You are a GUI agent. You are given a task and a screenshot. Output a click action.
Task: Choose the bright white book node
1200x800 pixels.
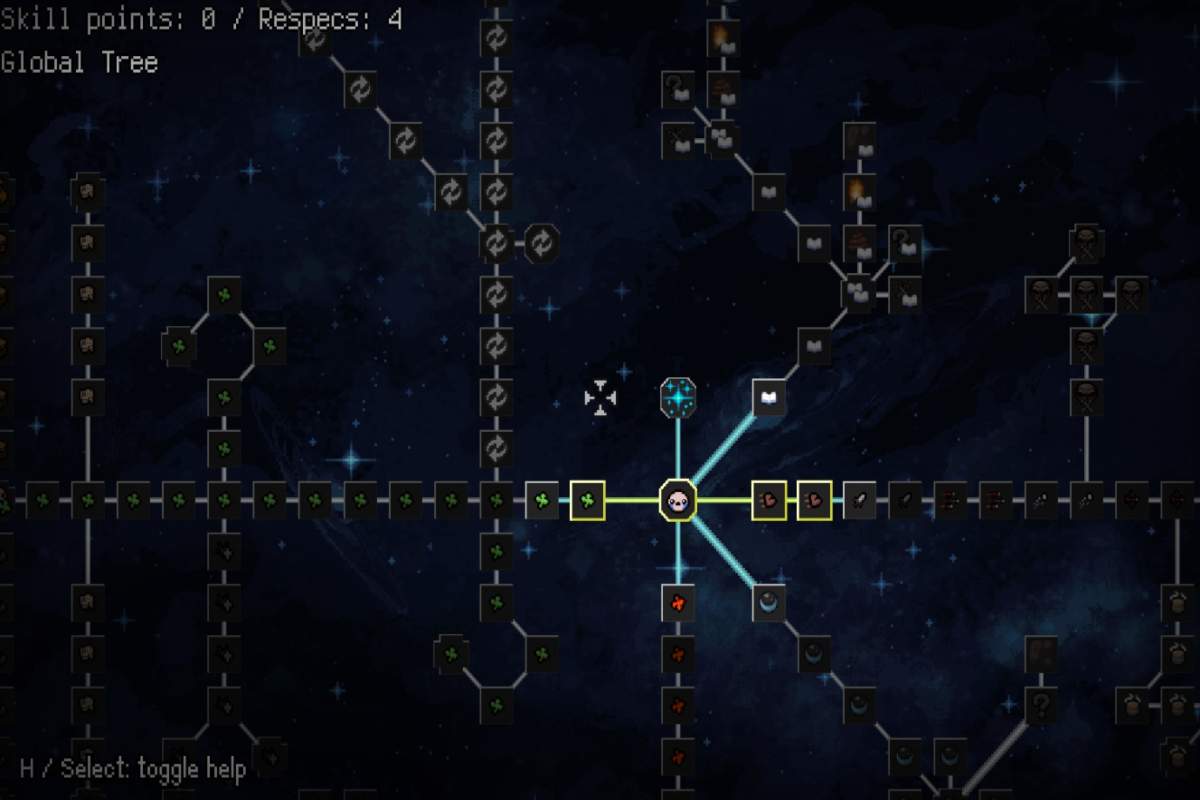[769, 398]
